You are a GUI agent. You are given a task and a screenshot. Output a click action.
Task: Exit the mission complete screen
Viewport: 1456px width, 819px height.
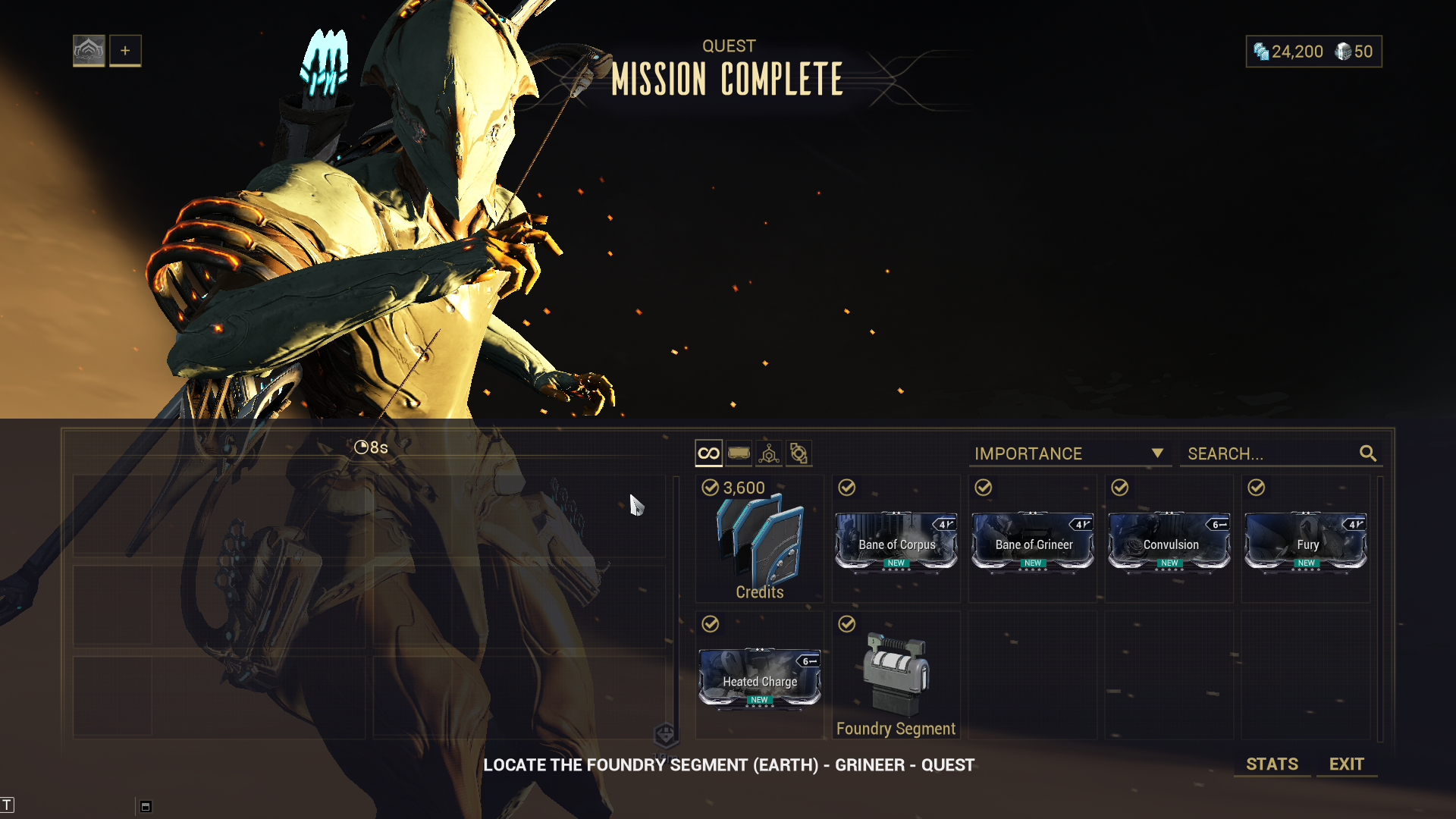click(x=1346, y=764)
